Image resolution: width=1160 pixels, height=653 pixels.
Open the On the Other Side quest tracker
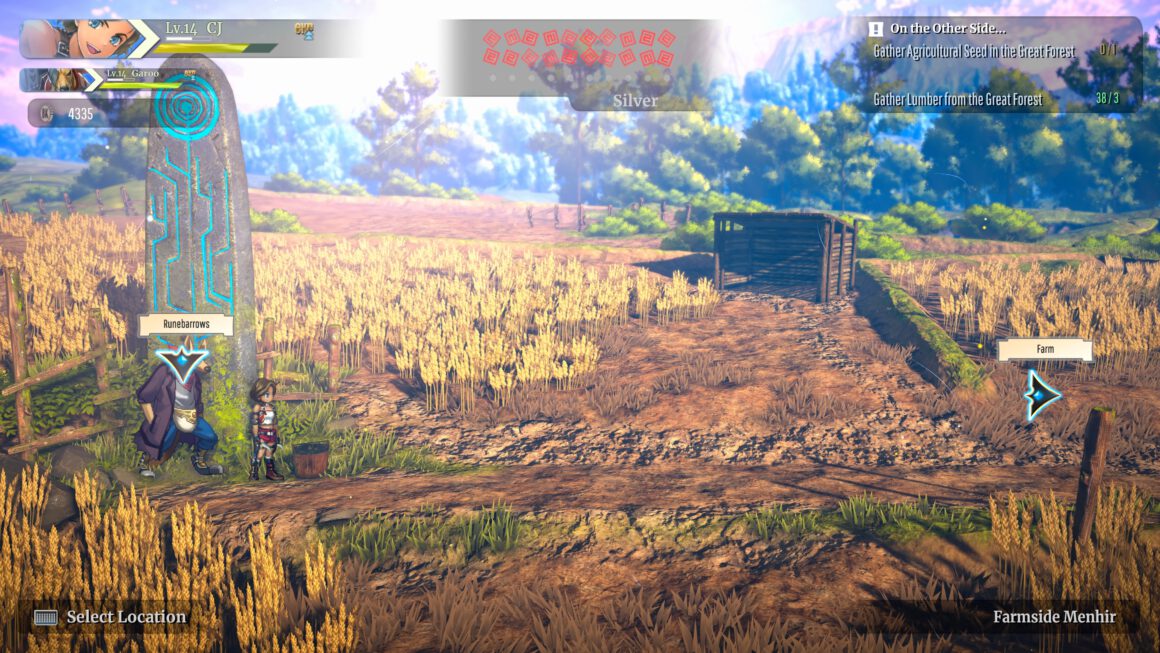click(947, 29)
